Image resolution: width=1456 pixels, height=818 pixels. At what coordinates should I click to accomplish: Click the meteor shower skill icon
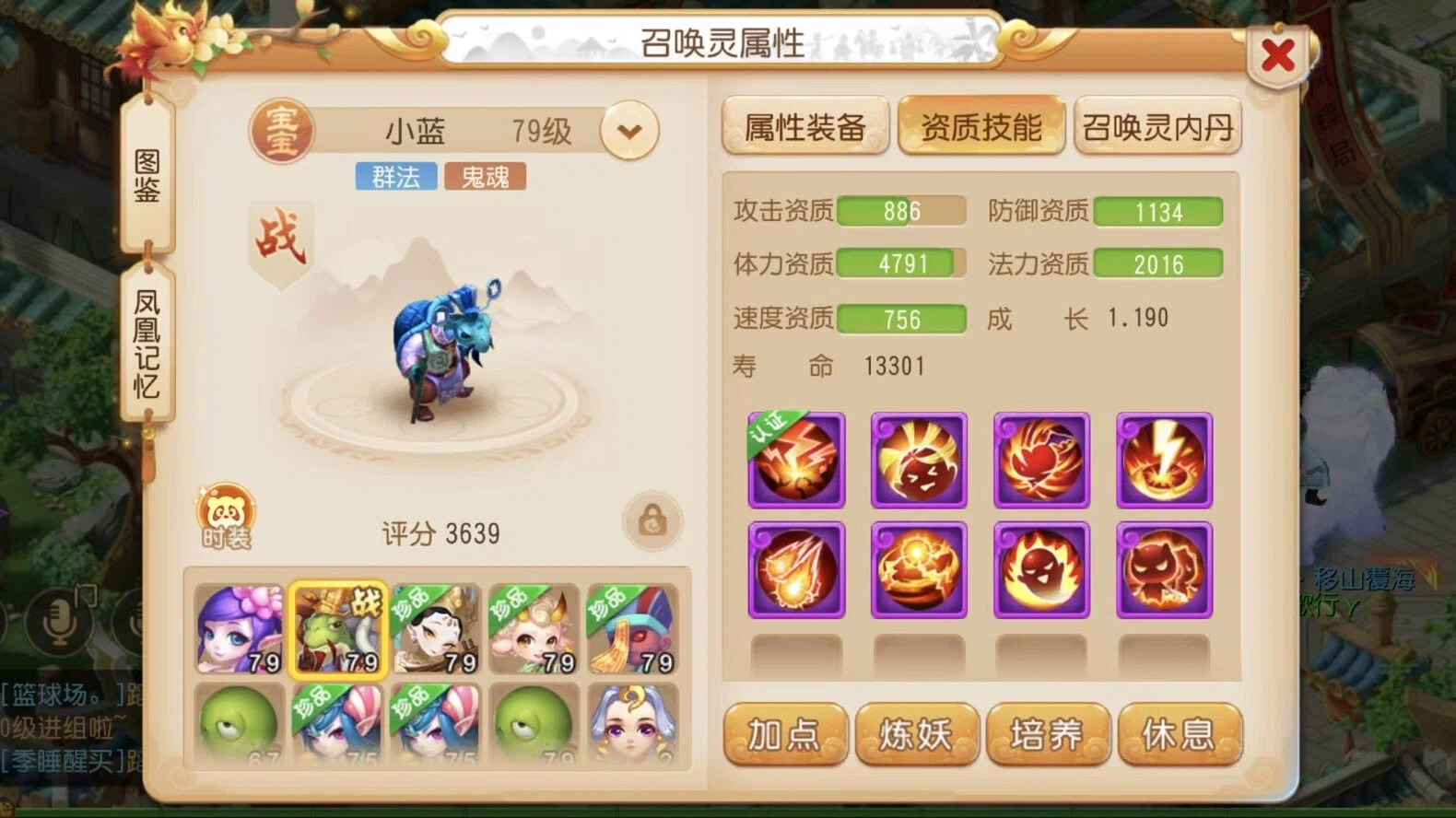point(795,569)
